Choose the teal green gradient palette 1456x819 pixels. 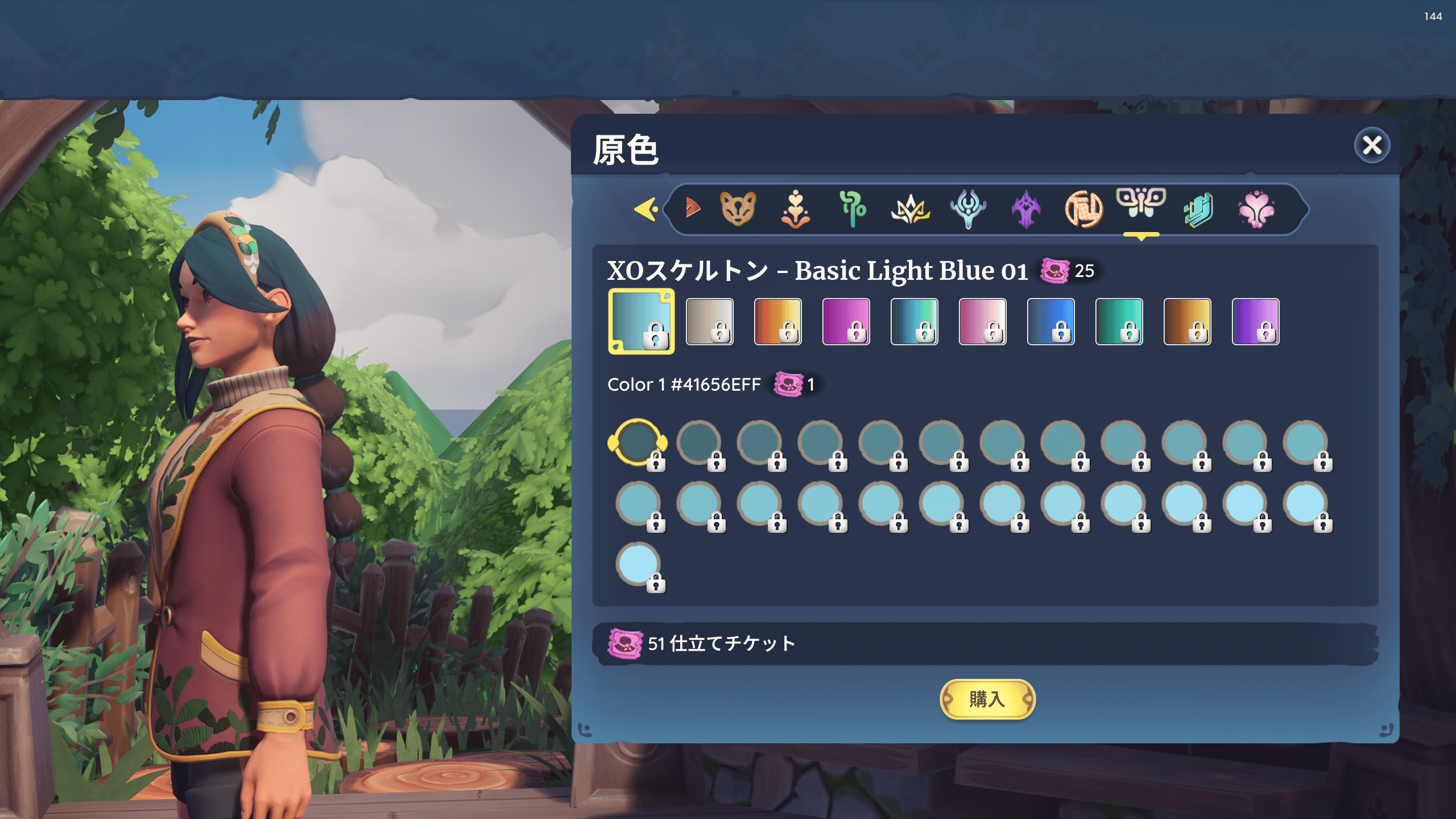pos(1119,321)
